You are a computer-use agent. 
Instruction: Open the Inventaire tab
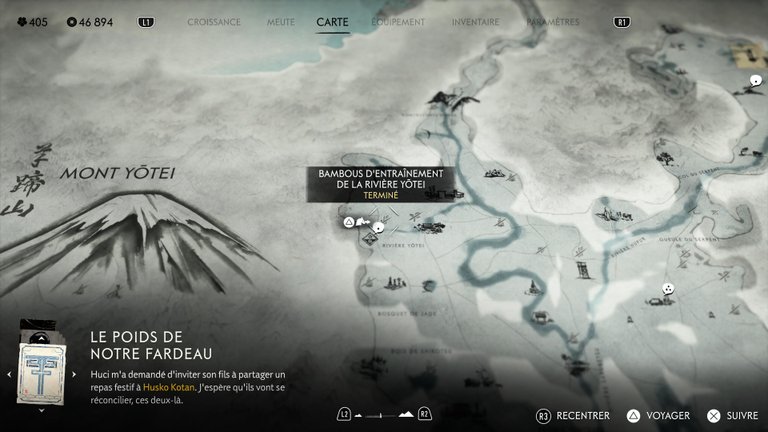coord(475,21)
